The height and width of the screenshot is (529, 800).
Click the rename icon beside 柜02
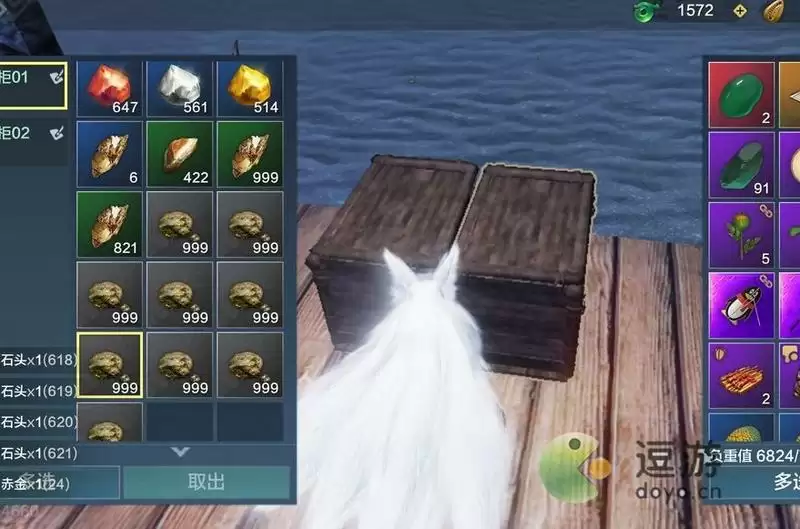[57, 132]
